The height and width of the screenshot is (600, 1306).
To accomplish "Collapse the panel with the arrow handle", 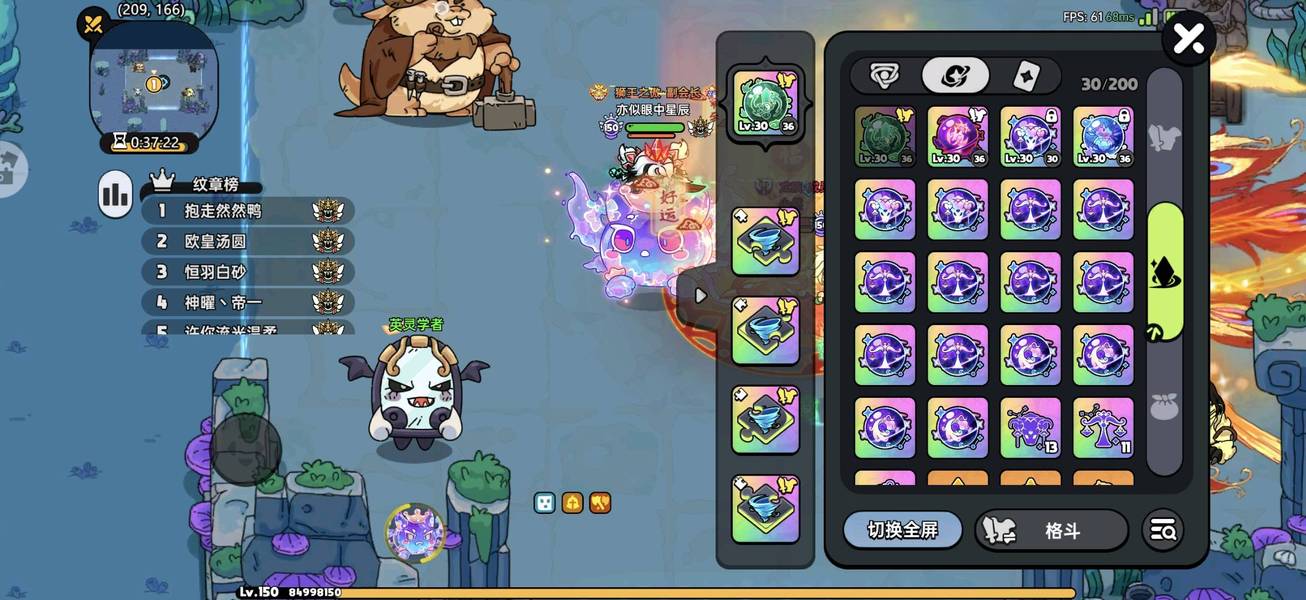I will (701, 296).
